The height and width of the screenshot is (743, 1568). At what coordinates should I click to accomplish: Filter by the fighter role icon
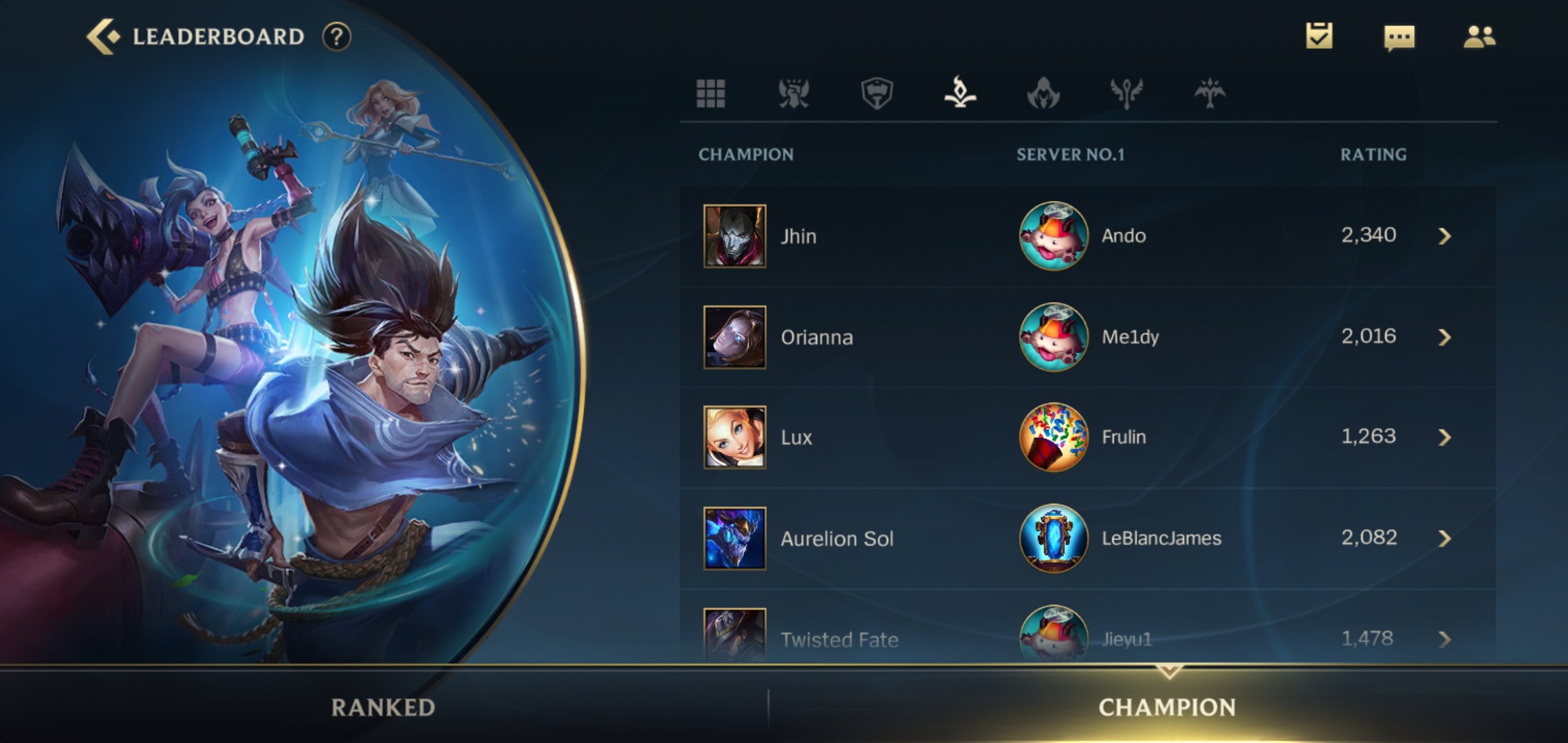pyautogui.click(x=794, y=94)
